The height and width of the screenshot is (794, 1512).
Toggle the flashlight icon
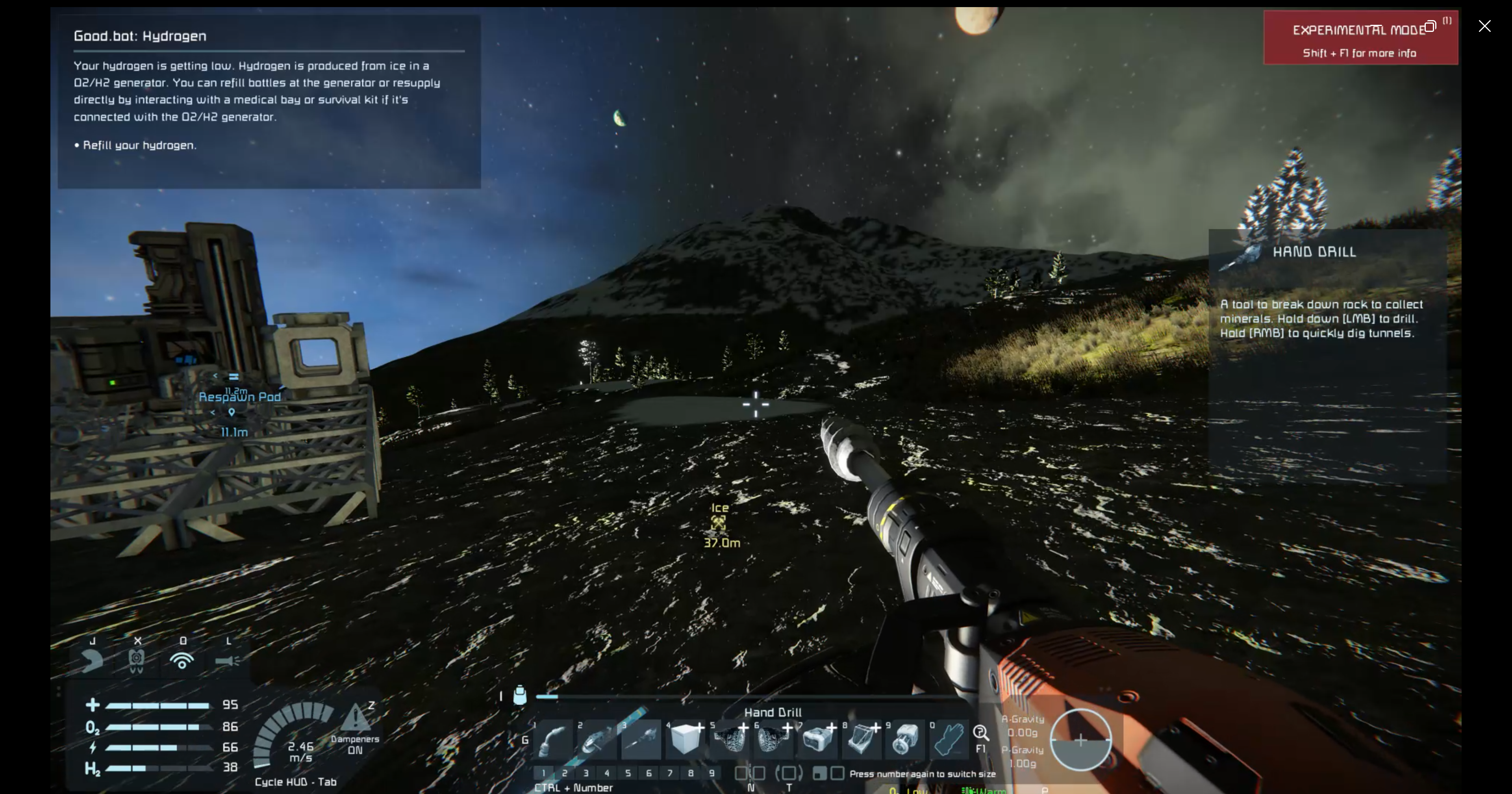[x=228, y=661]
